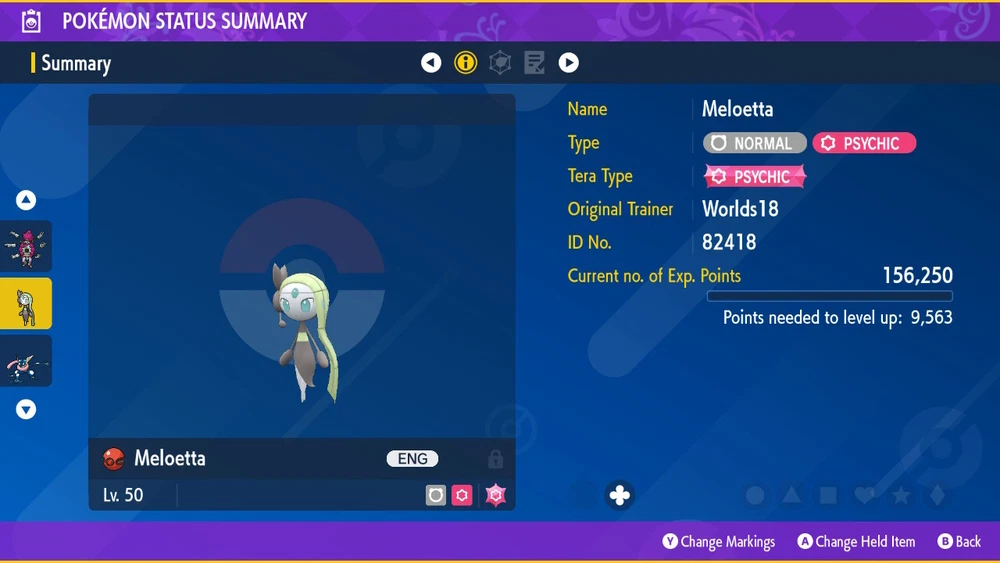Toggle the diamond marking
This screenshot has width=1000, height=563.
coord(936,495)
